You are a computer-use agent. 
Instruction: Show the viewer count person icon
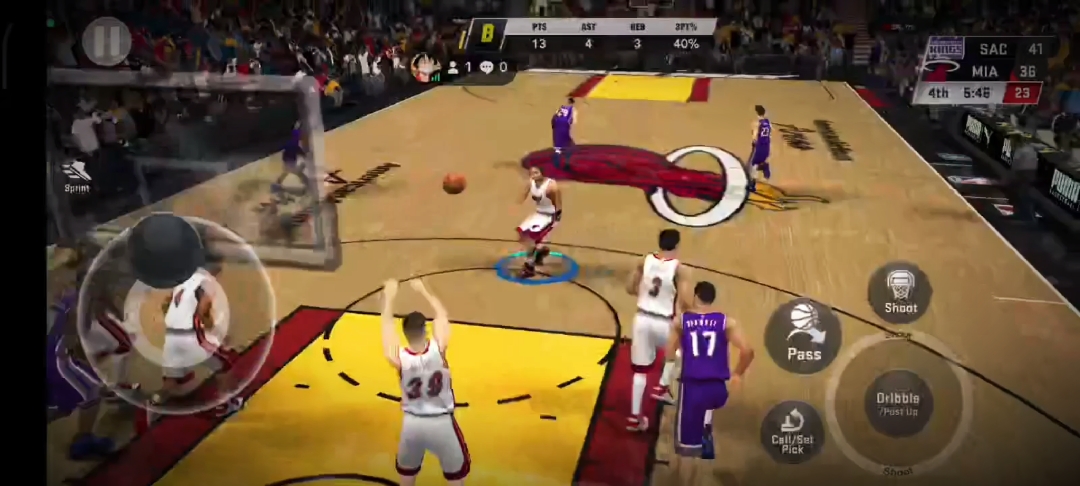(x=453, y=67)
